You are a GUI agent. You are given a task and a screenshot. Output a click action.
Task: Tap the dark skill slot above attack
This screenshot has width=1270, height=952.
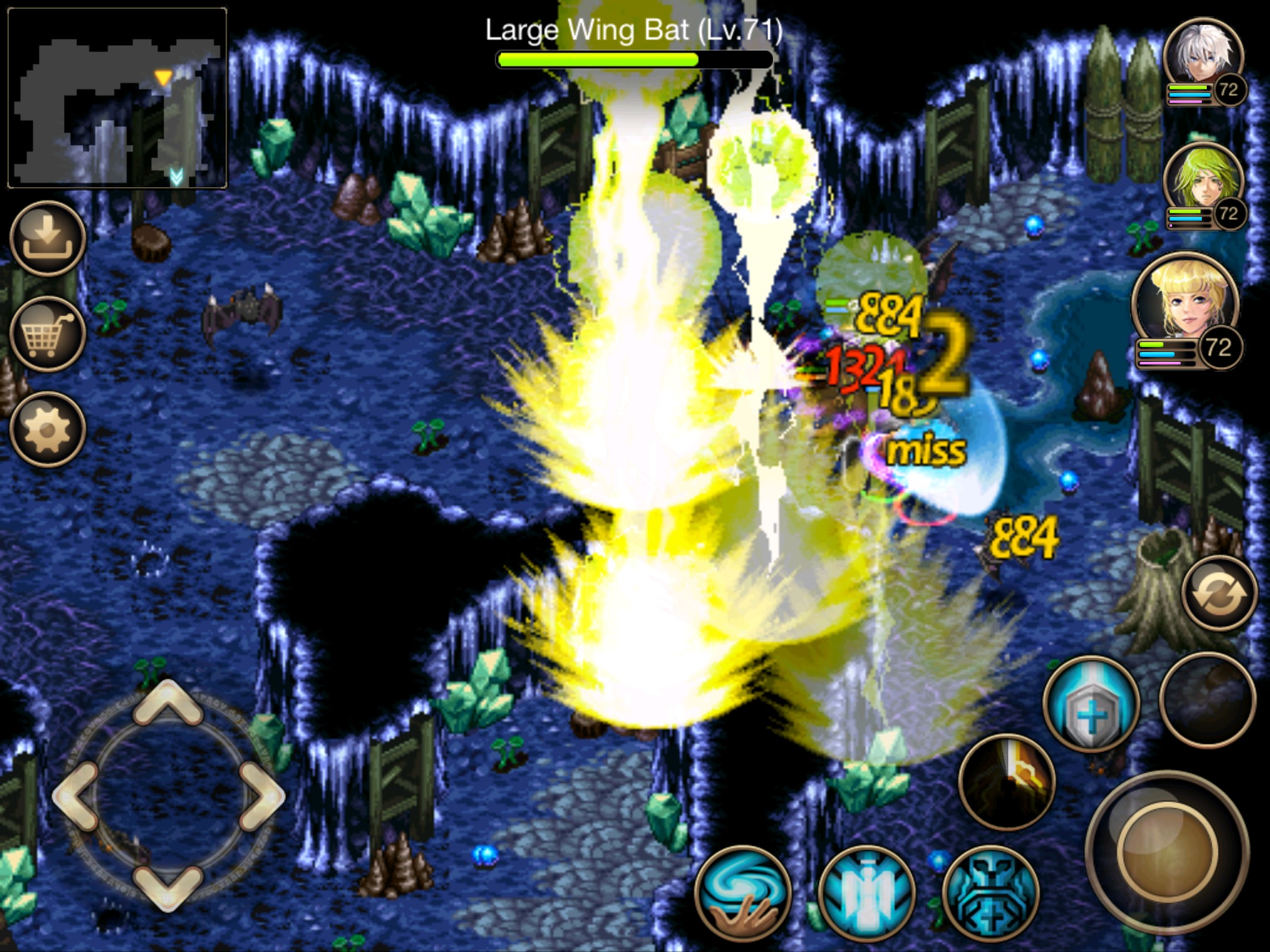(1207, 699)
